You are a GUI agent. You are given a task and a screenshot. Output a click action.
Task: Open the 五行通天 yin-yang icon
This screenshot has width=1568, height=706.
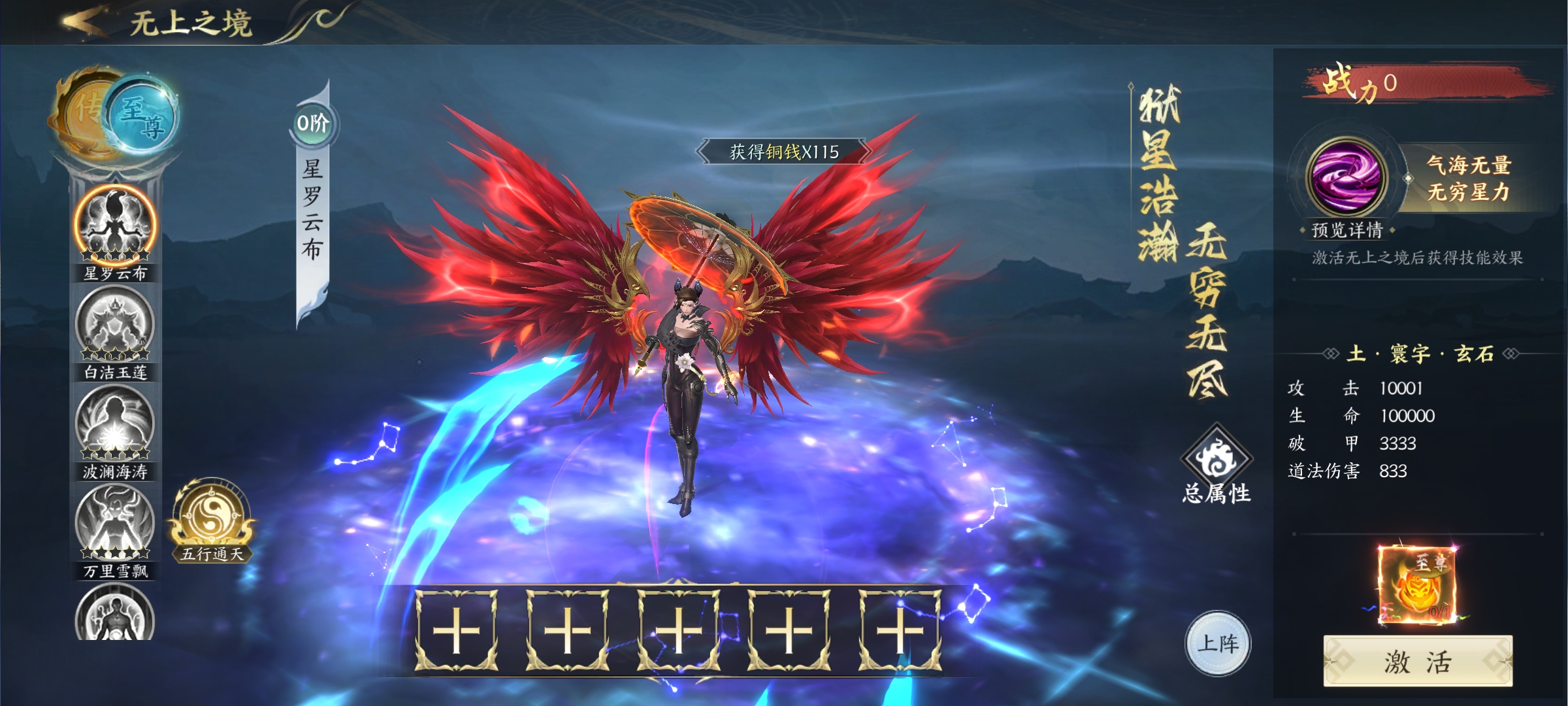[x=212, y=518]
